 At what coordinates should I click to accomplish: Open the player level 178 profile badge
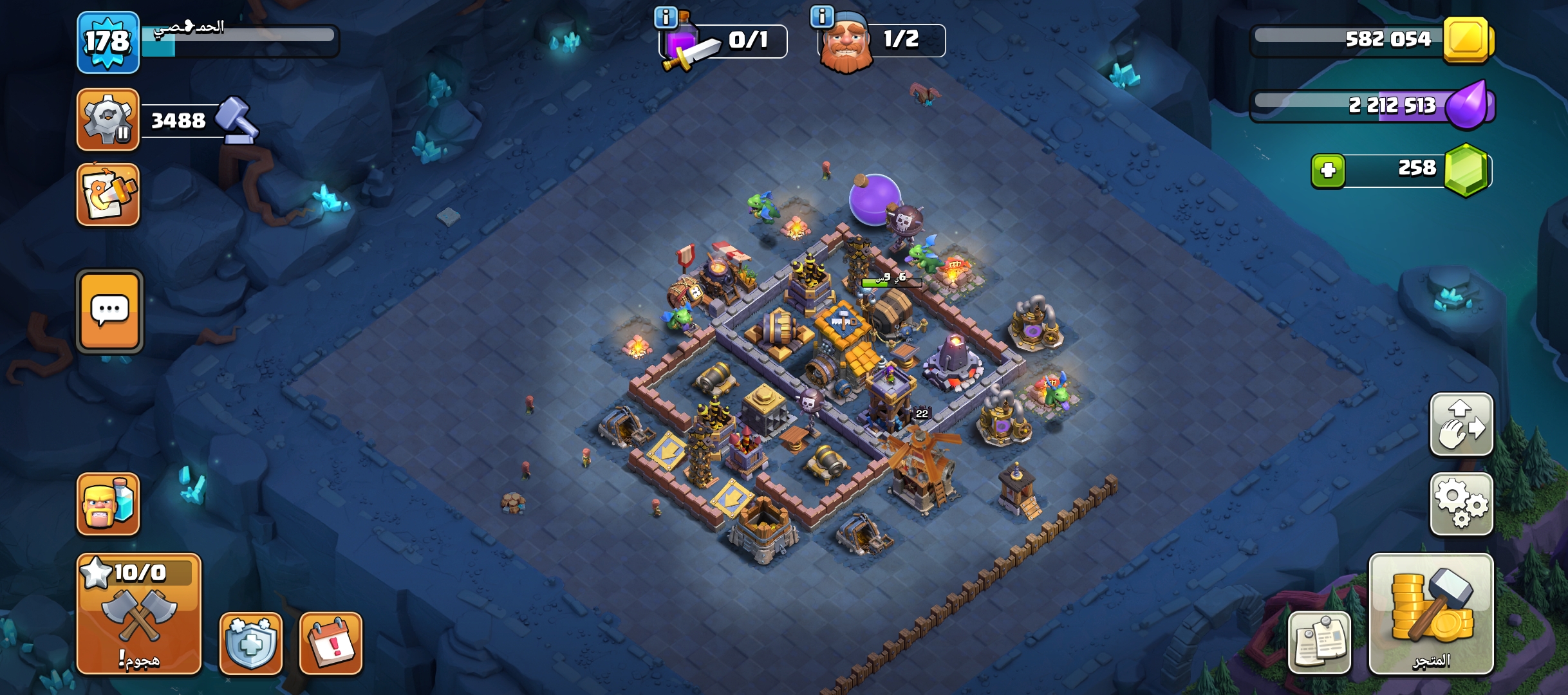pos(107,42)
